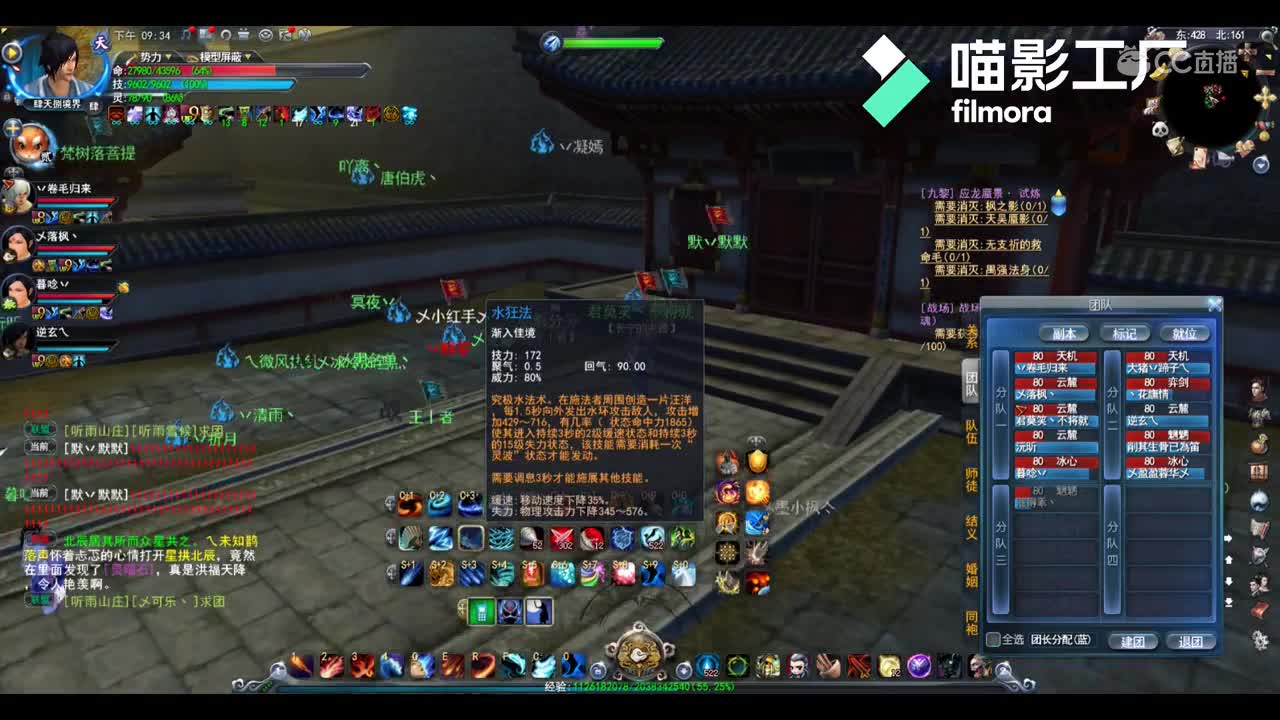Click the 建团 button
The width and height of the screenshot is (1280, 720).
pos(1132,643)
